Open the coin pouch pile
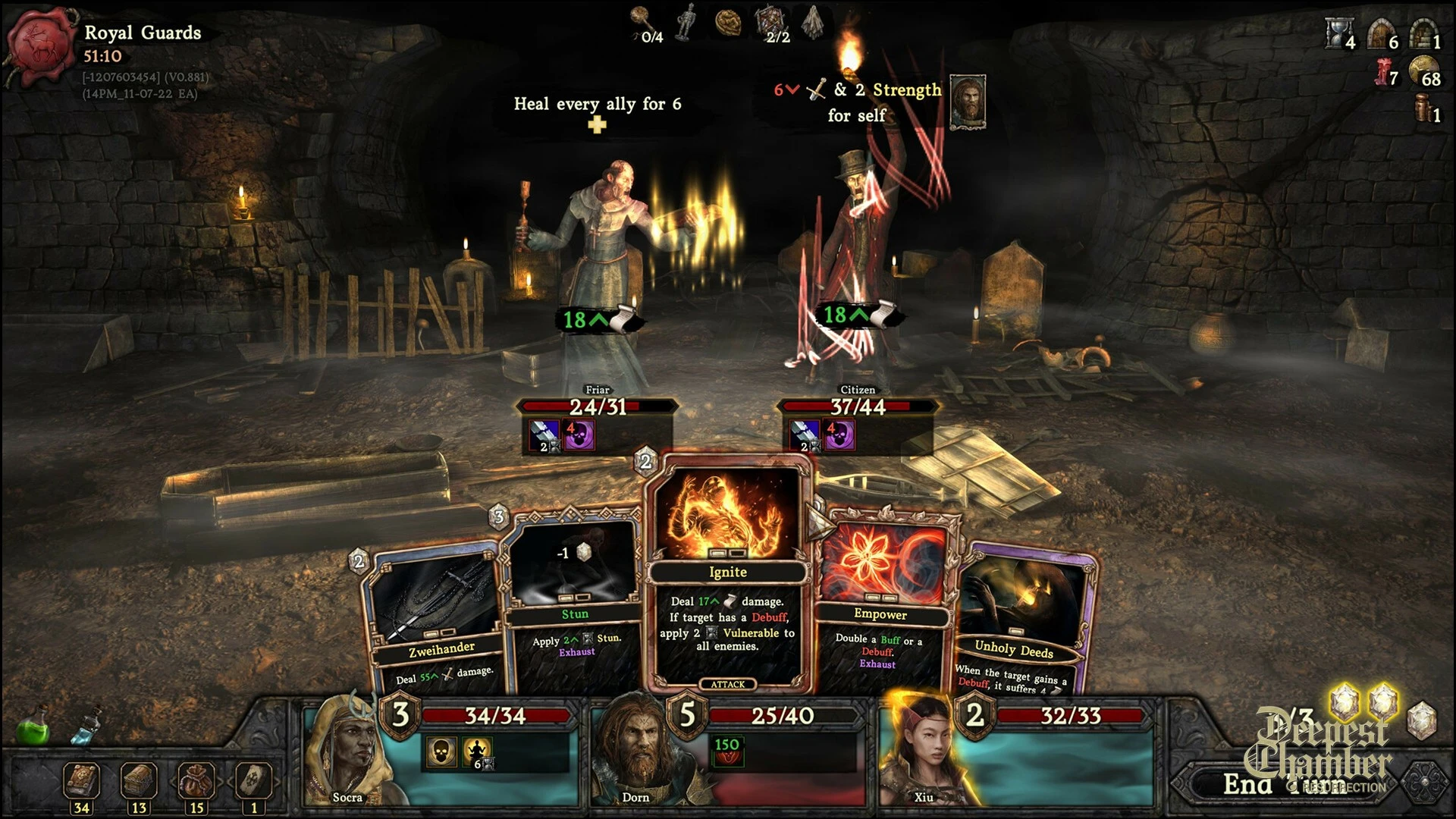This screenshot has height=819, width=1456. click(196, 781)
